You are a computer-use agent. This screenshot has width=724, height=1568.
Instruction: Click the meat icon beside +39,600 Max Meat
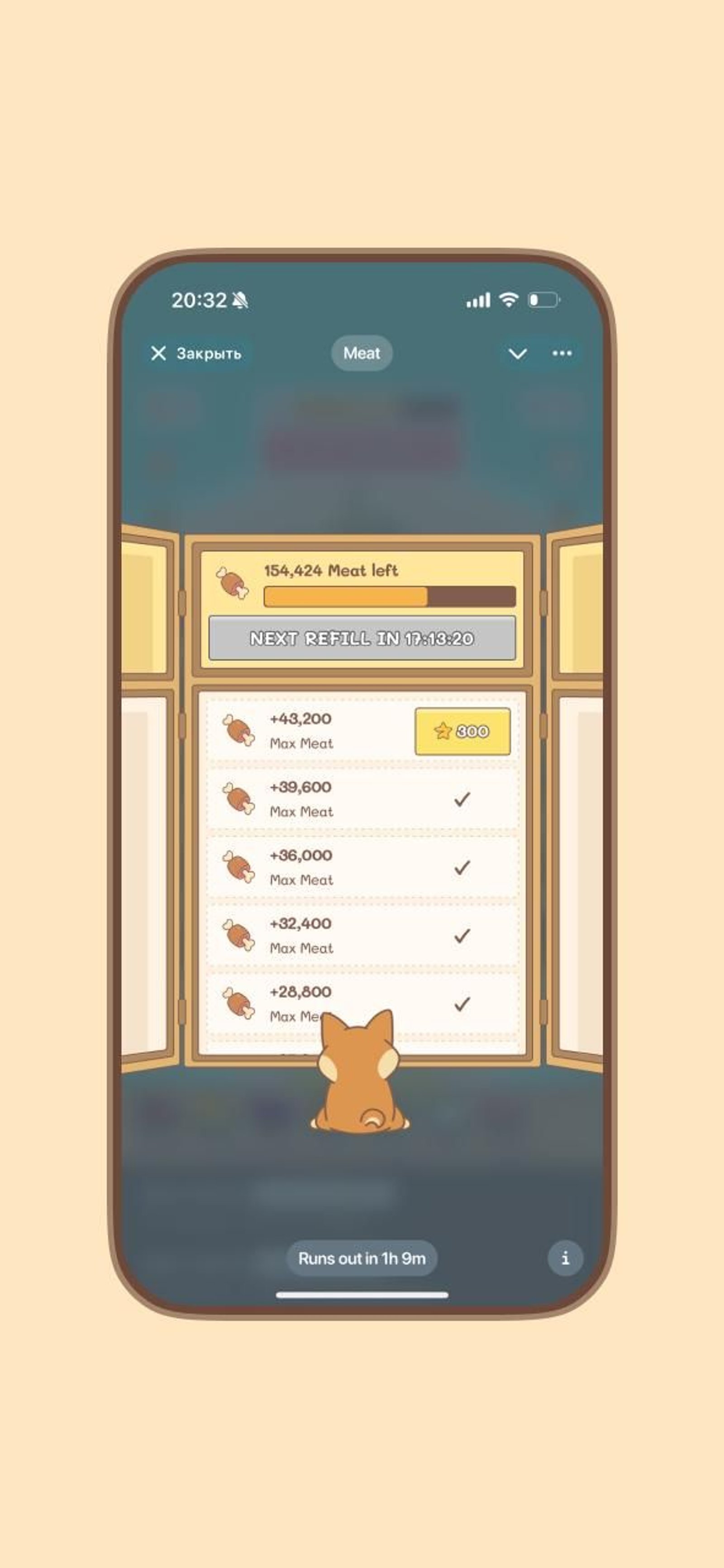pos(238,797)
